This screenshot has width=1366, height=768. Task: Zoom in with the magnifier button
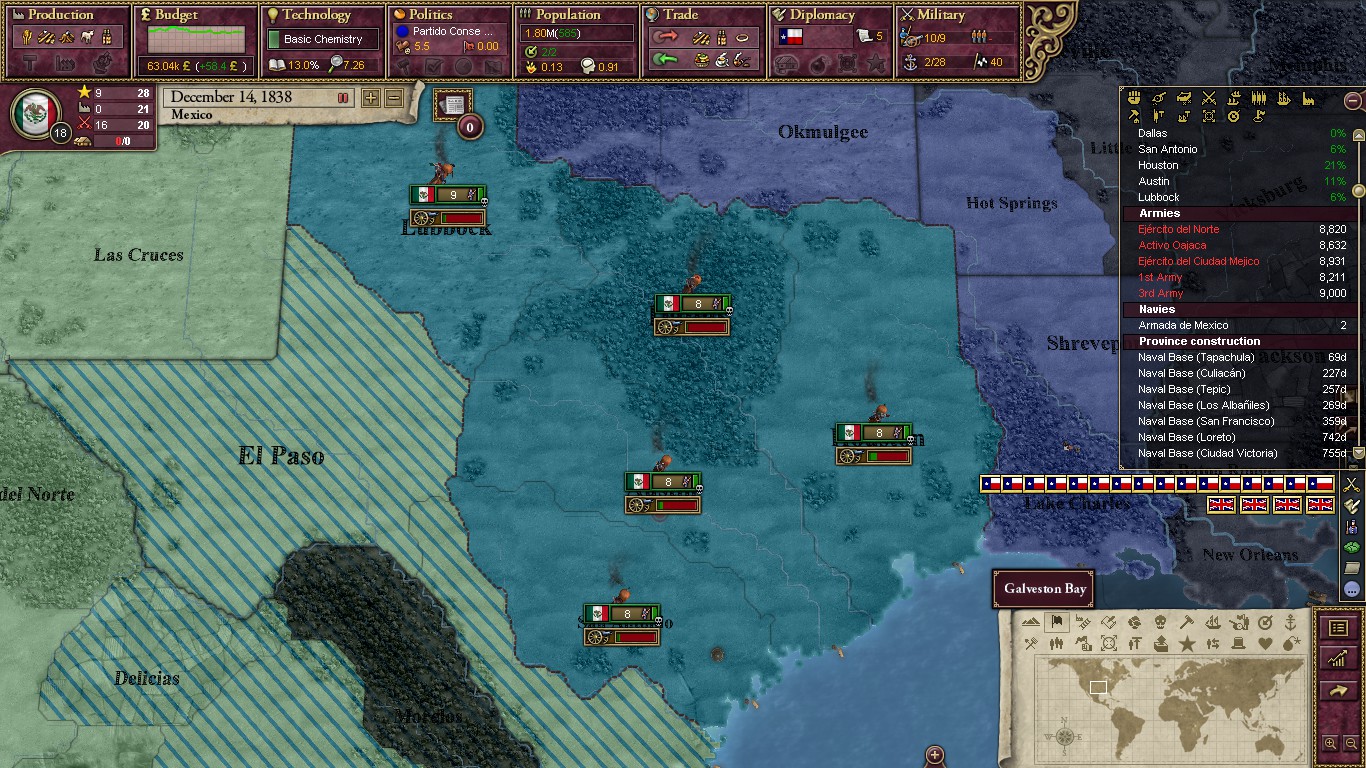point(1330,743)
